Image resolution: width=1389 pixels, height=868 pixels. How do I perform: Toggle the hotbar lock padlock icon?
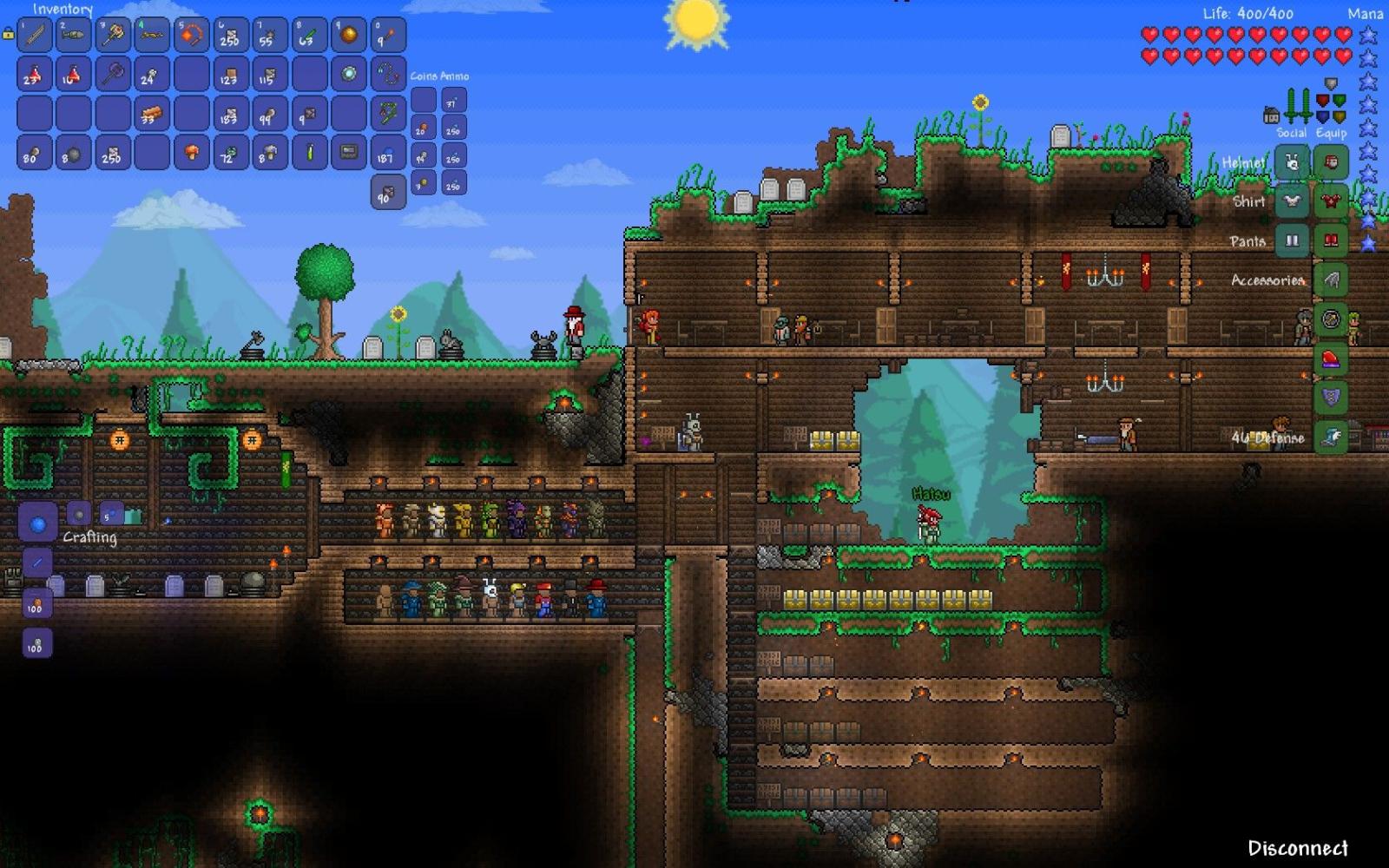(x=9, y=36)
